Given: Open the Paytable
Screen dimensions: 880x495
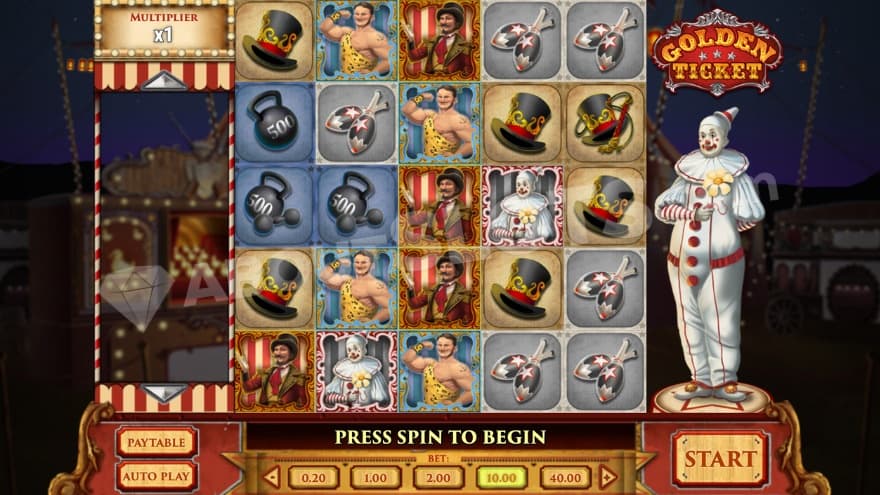Looking at the screenshot, I should click(x=157, y=441).
